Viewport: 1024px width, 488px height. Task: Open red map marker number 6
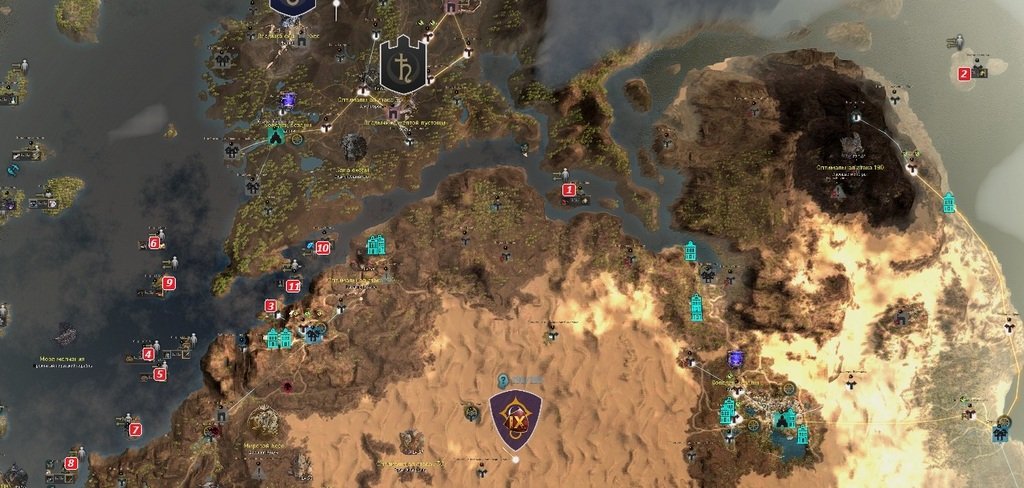[x=154, y=242]
